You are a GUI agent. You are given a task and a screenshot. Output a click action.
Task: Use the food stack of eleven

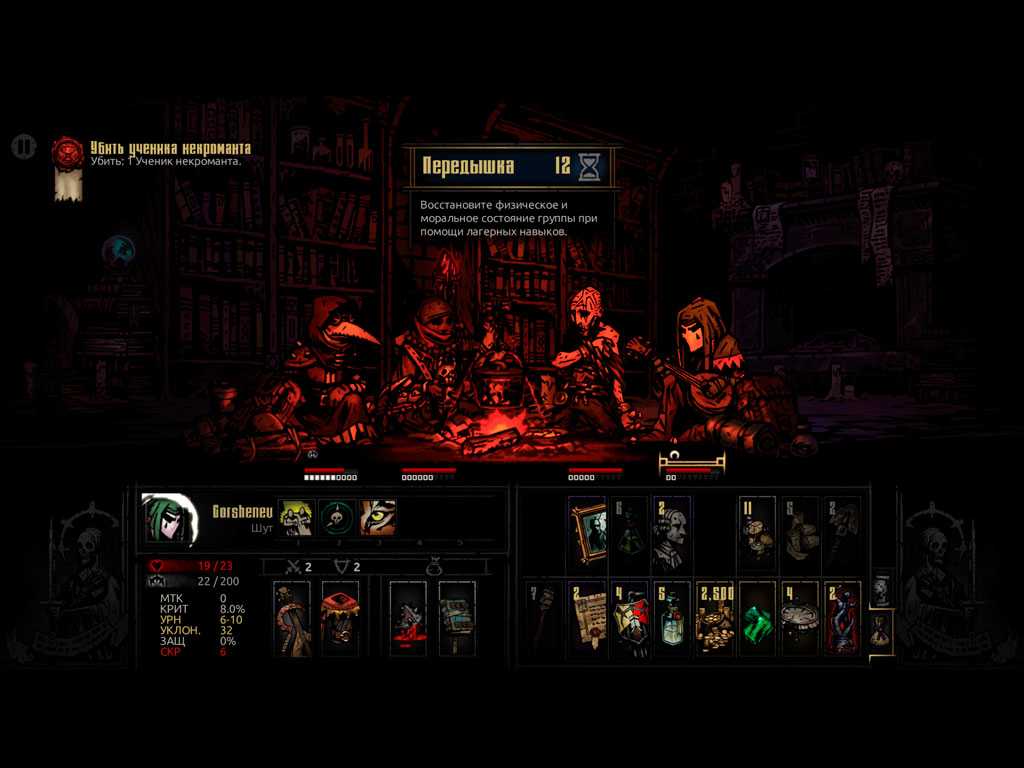click(x=758, y=533)
